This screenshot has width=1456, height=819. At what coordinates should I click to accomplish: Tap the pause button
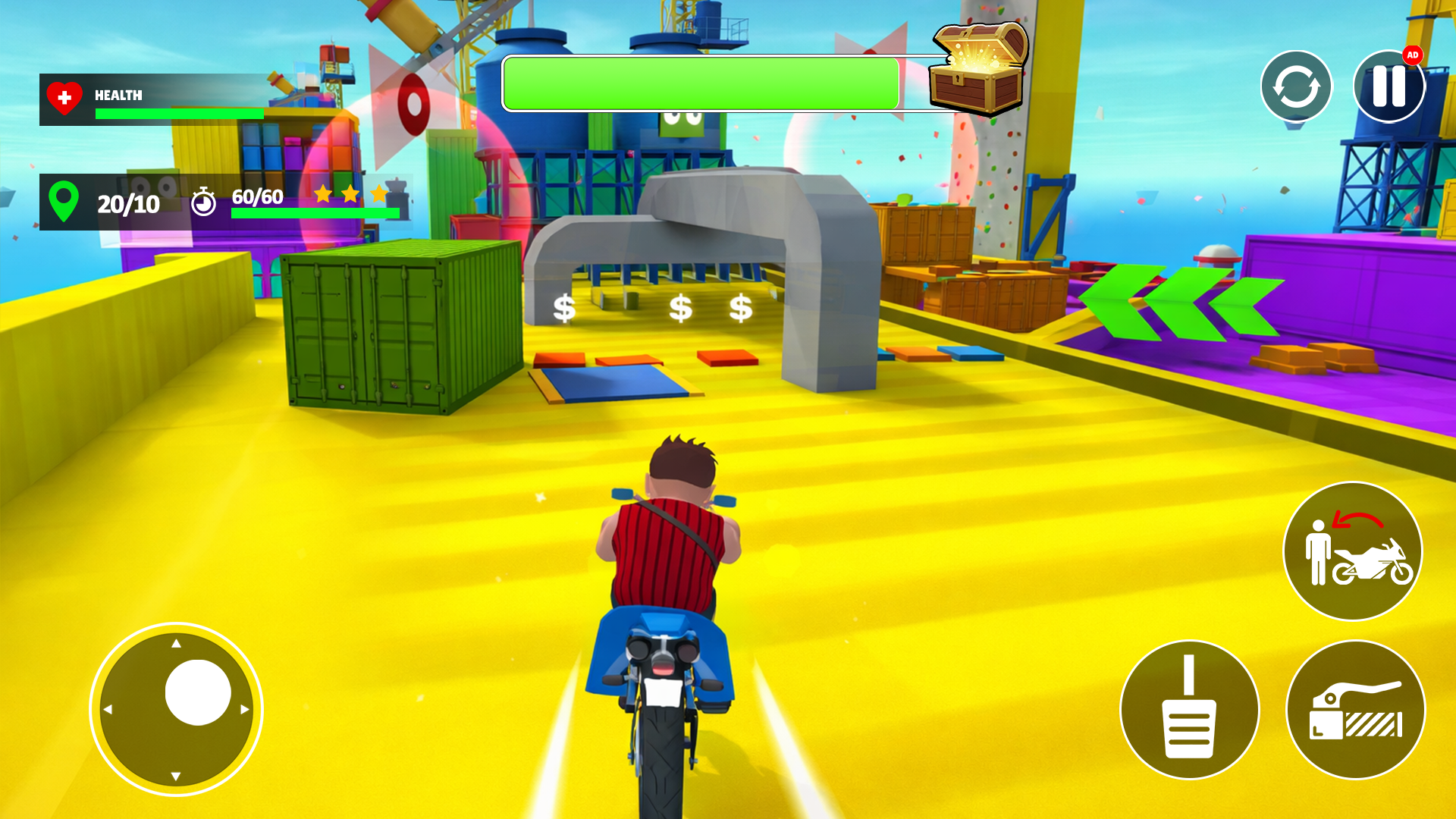click(x=1389, y=86)
